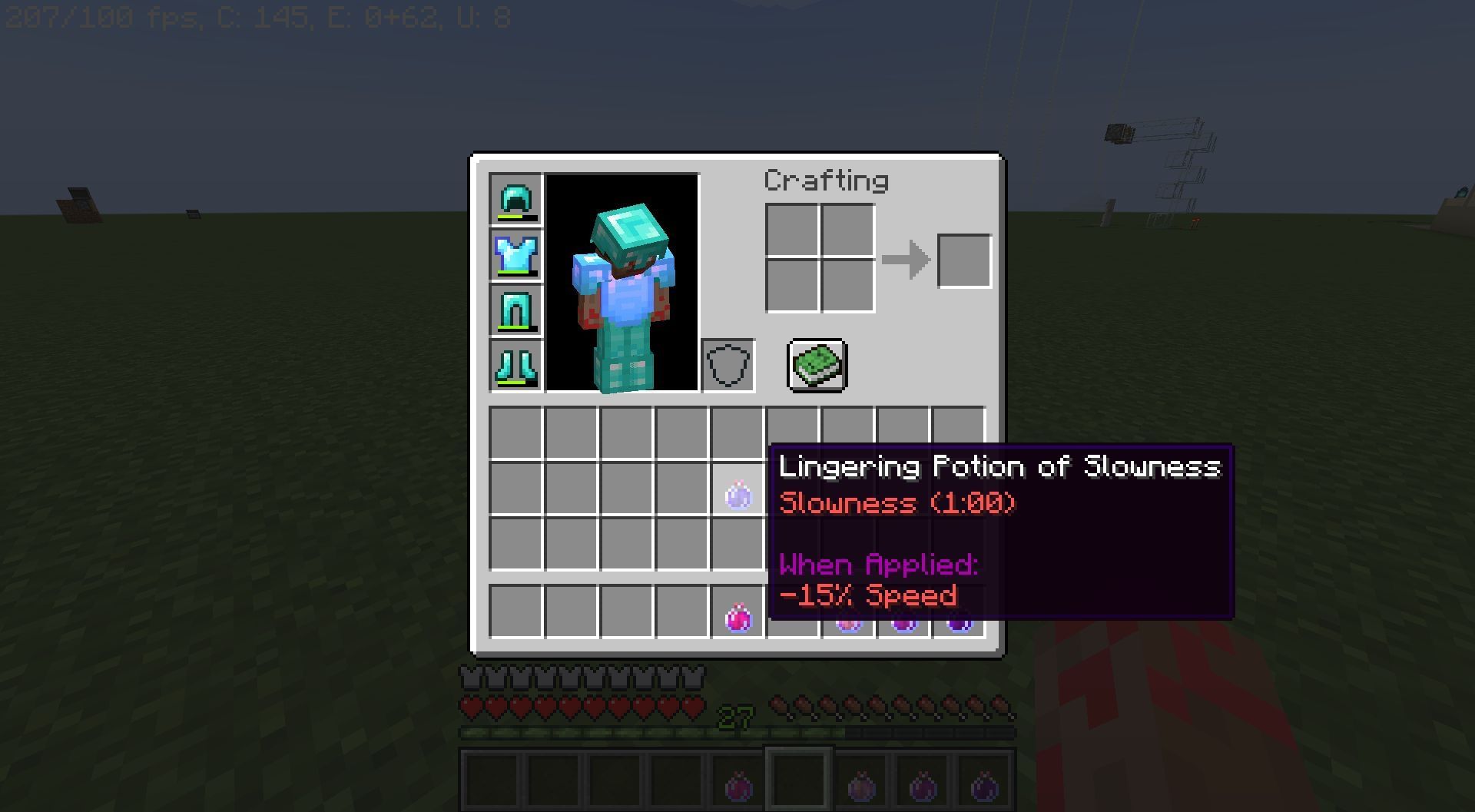Screen dimensions: 1475x812
Task: Select the diamond boots armor slot
Action: pos(514,364)
